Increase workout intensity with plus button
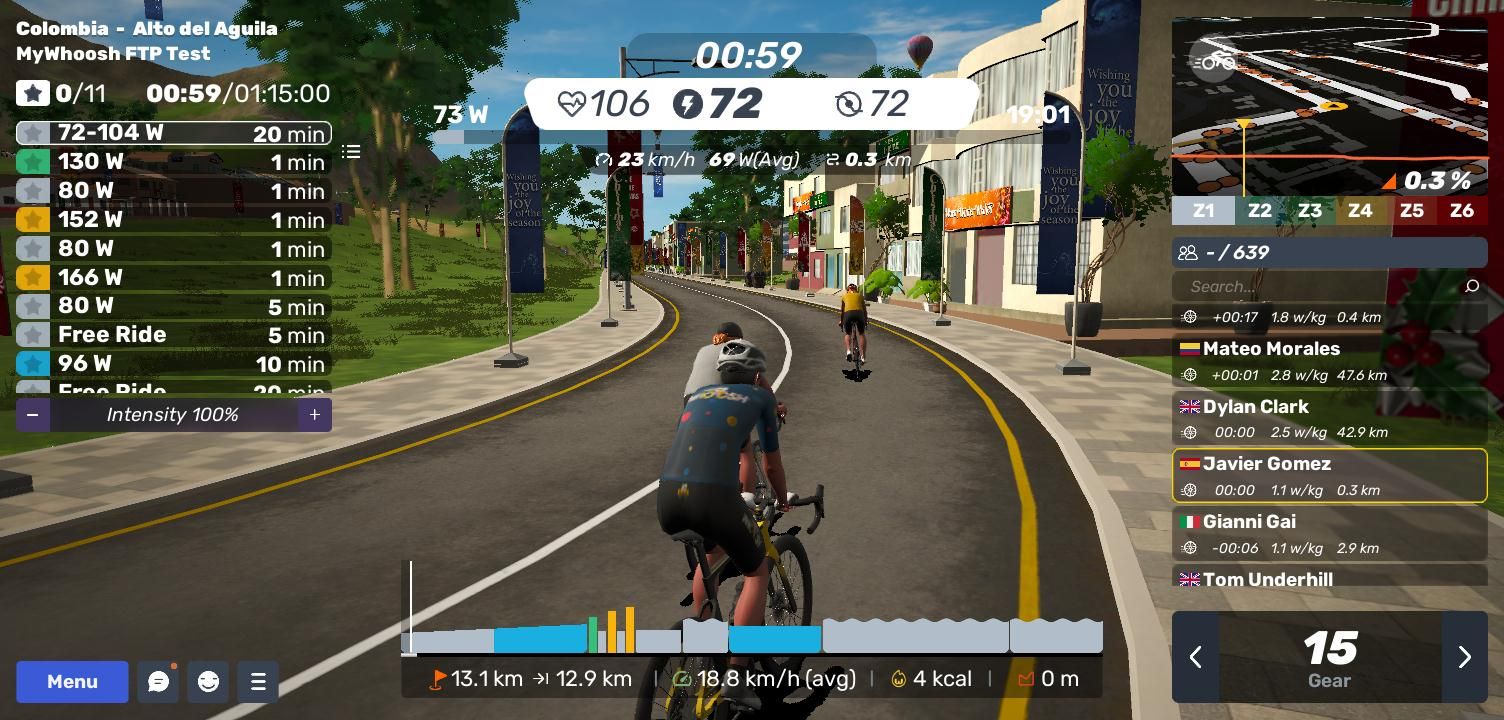Viewport: 1504px width, 720px height. point(314,415)
